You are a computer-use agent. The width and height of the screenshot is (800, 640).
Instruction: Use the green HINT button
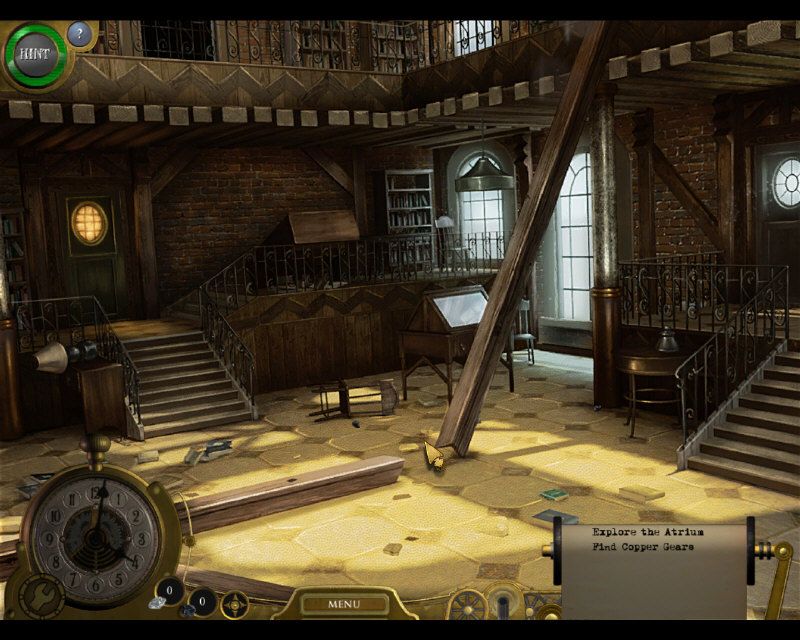coord(35,54)
